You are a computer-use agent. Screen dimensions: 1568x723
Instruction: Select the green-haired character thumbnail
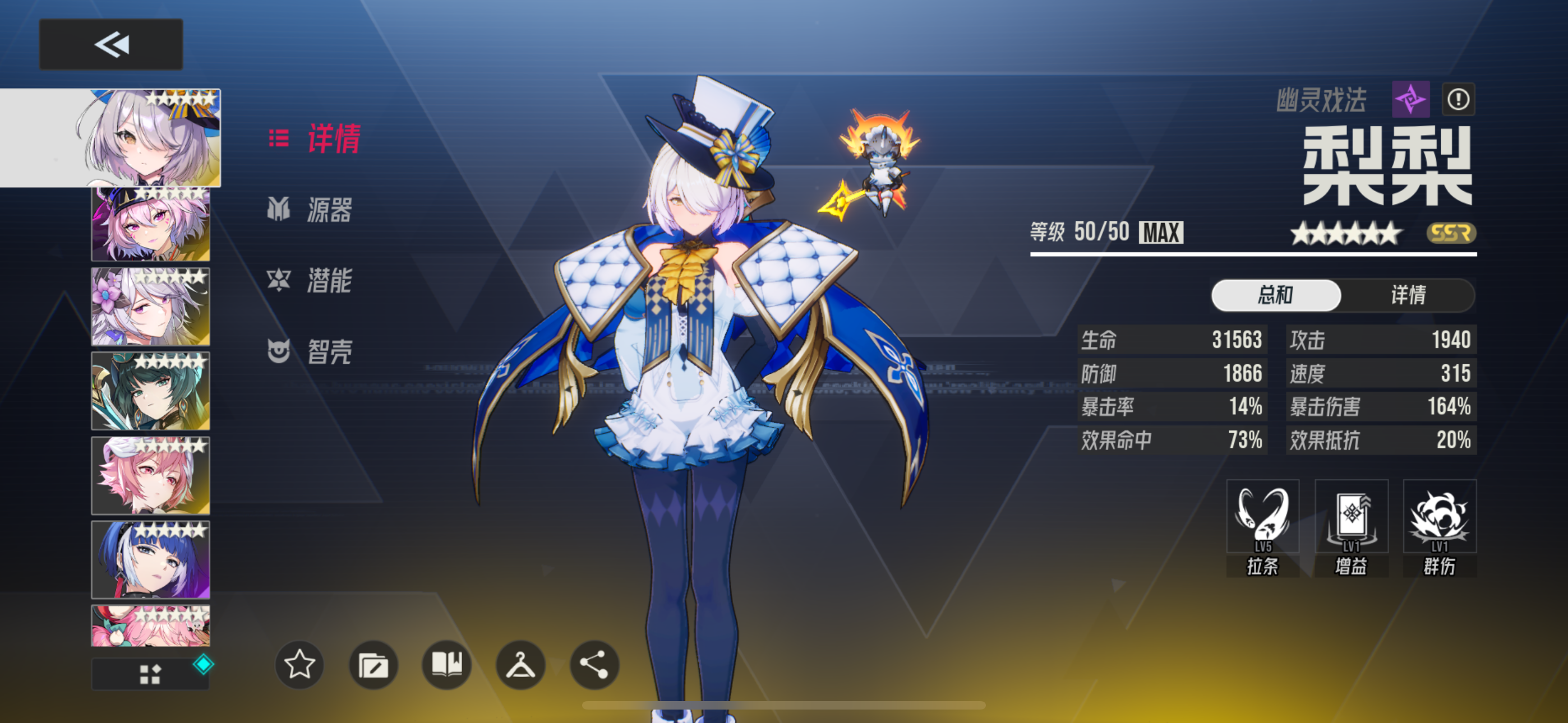click(x=150, y=390)
